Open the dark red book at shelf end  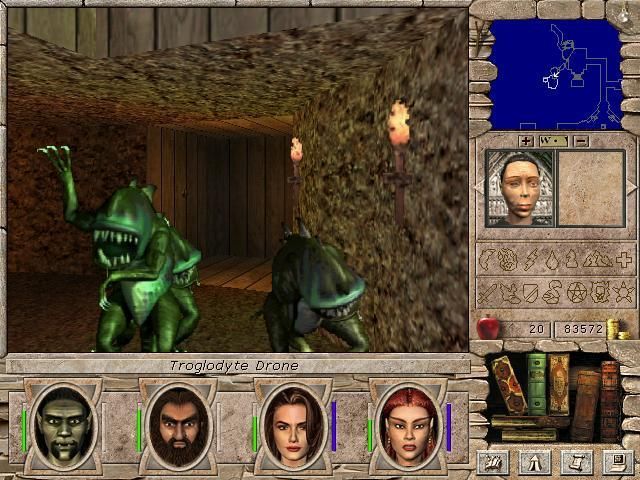pyautogui.click(x=609, y=402)
